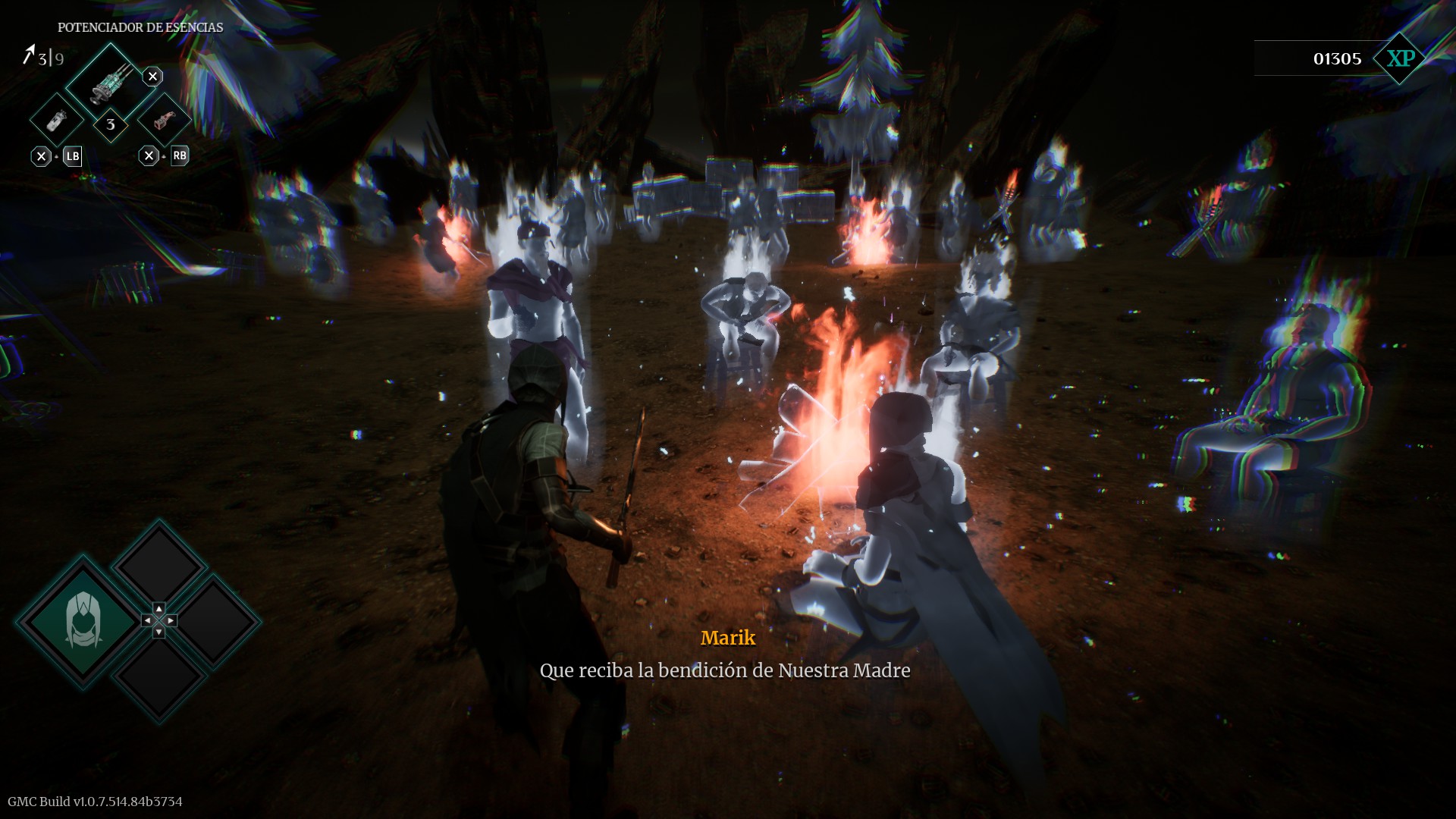Click the teal XP diamond icon
This screenshot has width=1456, height=819.
coord(1400,58)
